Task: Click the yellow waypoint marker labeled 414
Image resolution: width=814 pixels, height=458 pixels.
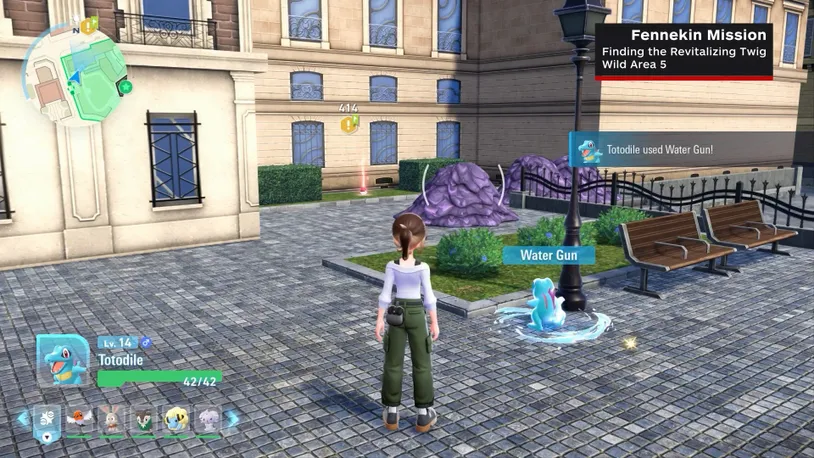Action: (348, 124)
